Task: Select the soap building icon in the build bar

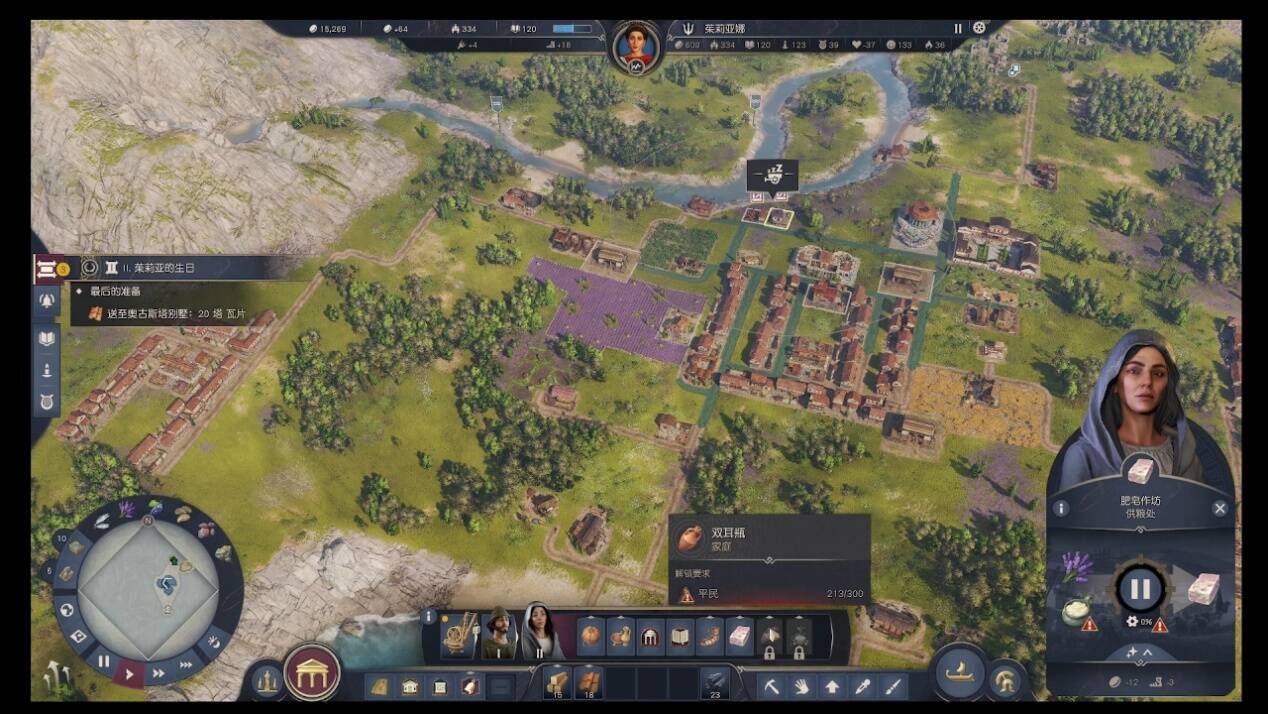Action: pyautogui.click(x=739, y=635)
